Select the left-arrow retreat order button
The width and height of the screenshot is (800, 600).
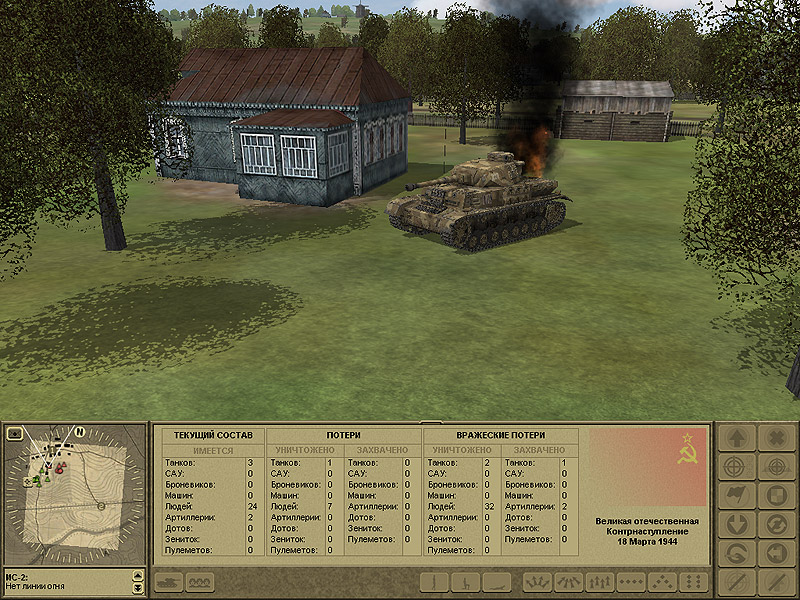pyautogui.click(x=775, y=553)
